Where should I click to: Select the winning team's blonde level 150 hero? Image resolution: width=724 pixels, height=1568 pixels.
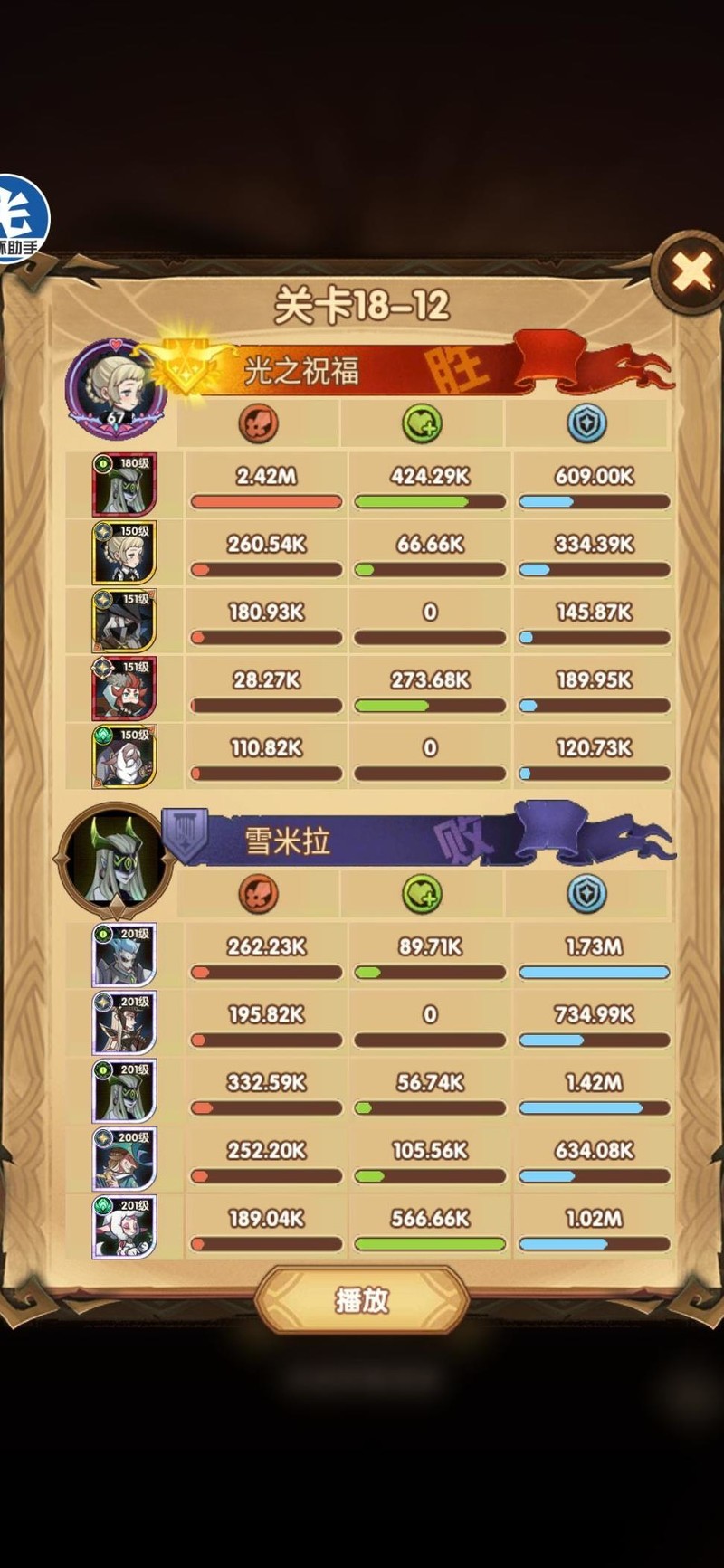tap(124, 553)
